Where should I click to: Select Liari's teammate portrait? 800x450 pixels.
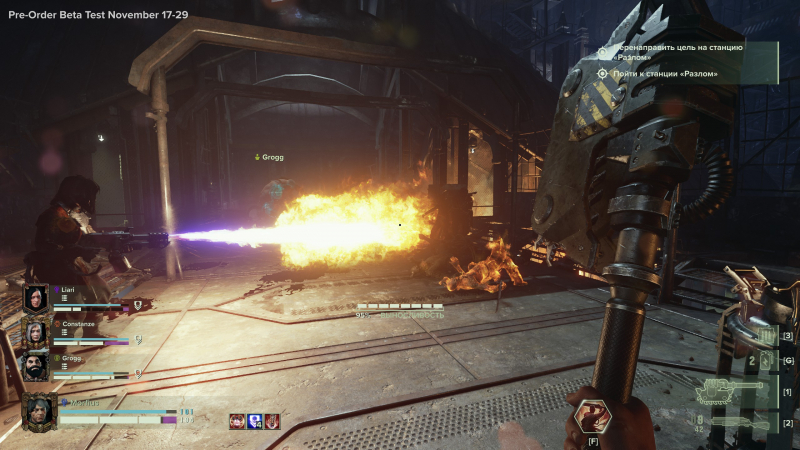[x=36, y=298]
